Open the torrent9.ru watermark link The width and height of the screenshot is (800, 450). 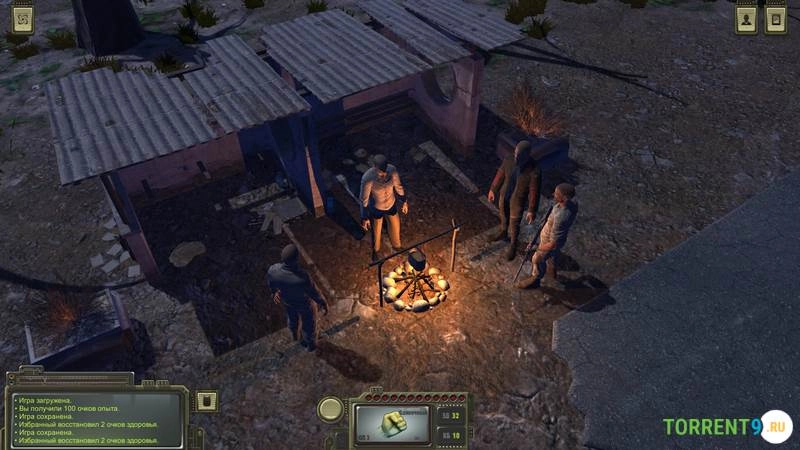(x=726, y=427)
